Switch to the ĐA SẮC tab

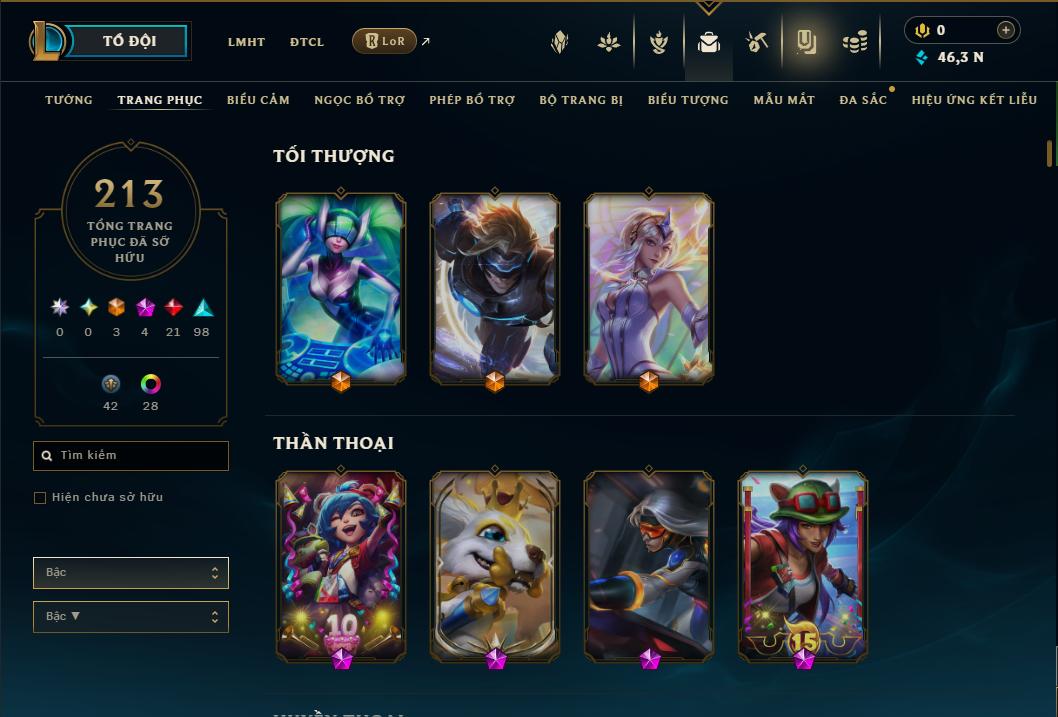tap(863, 100)
